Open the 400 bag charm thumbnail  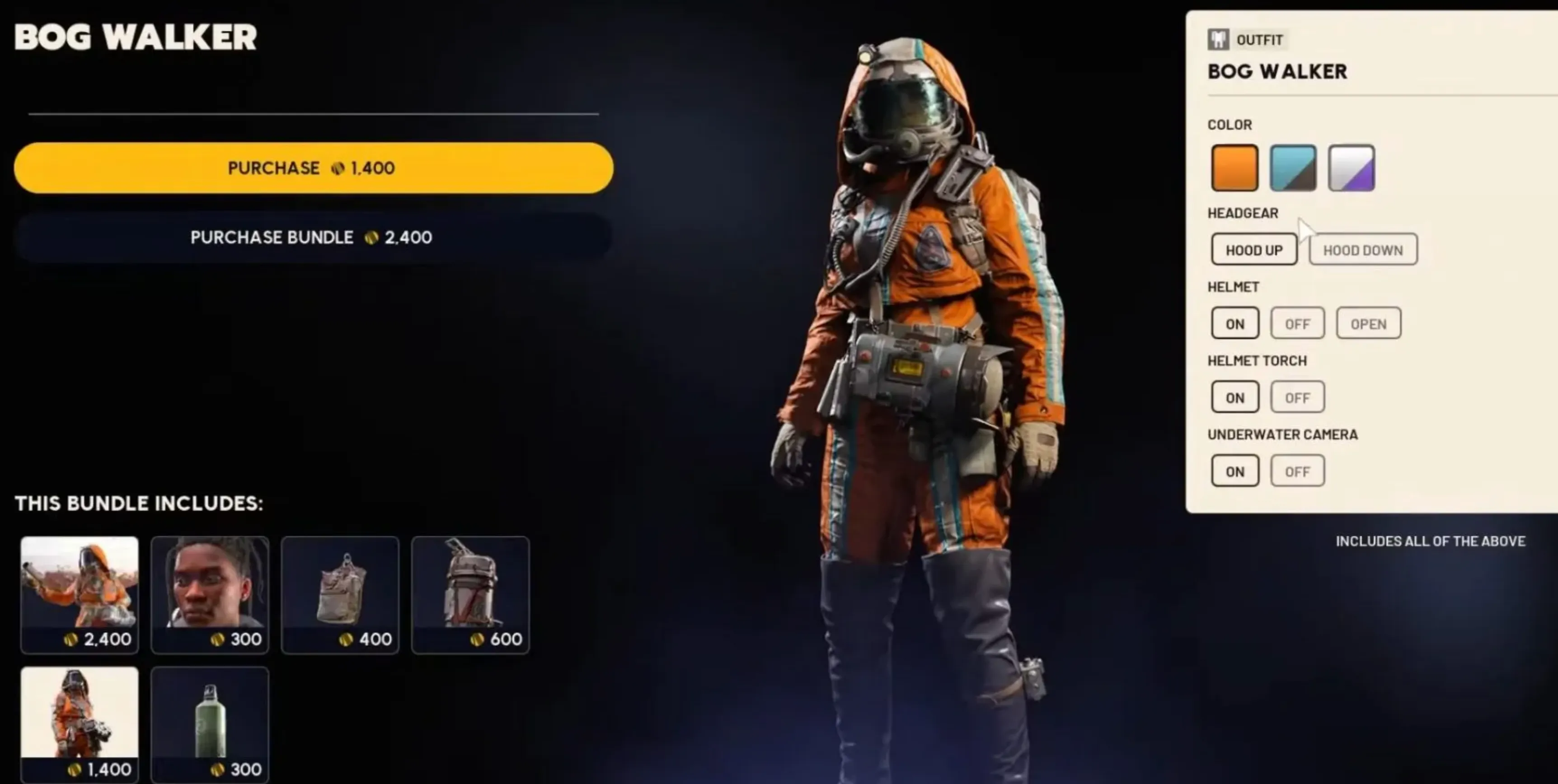coord(340,594)
